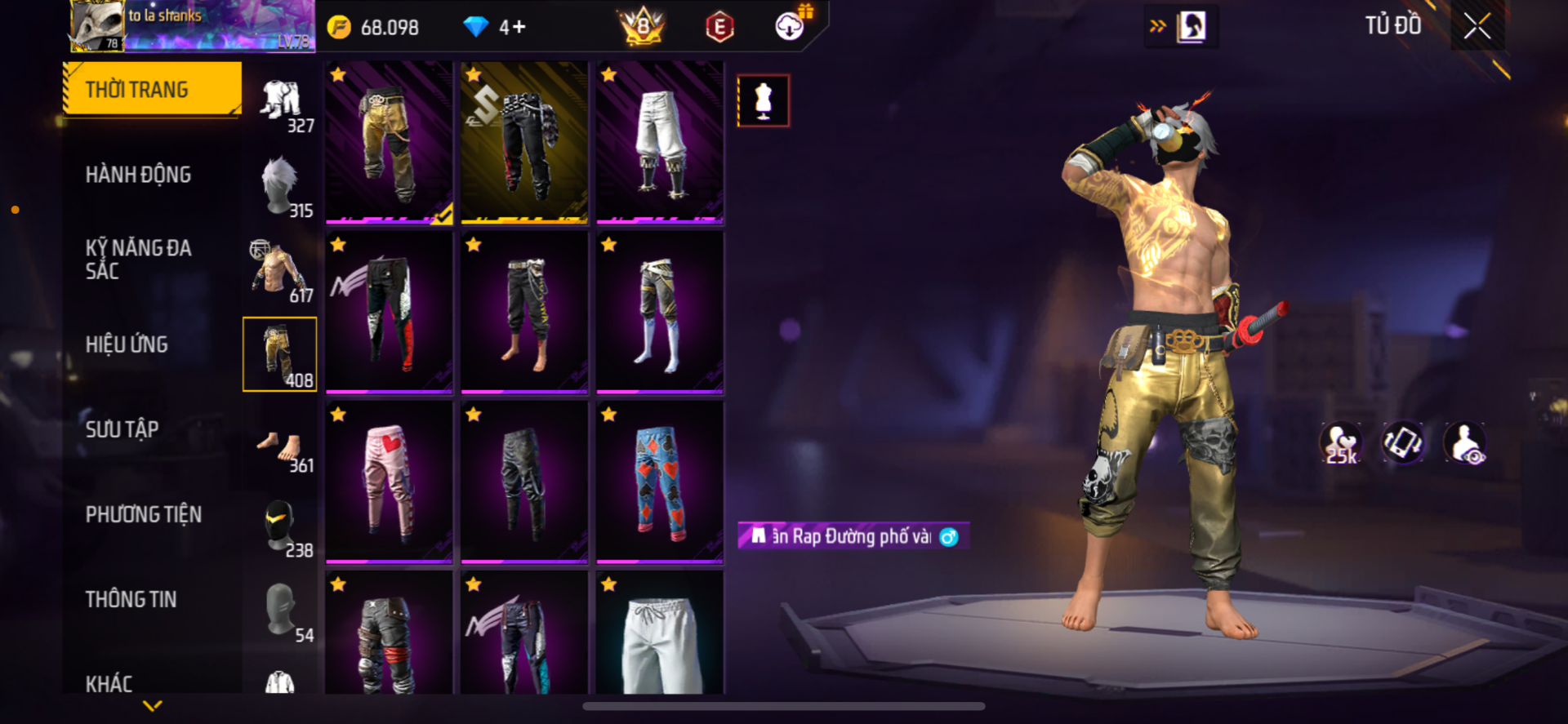
Task: Click the mannequin preview icon
Action: [x=763, y=101]
